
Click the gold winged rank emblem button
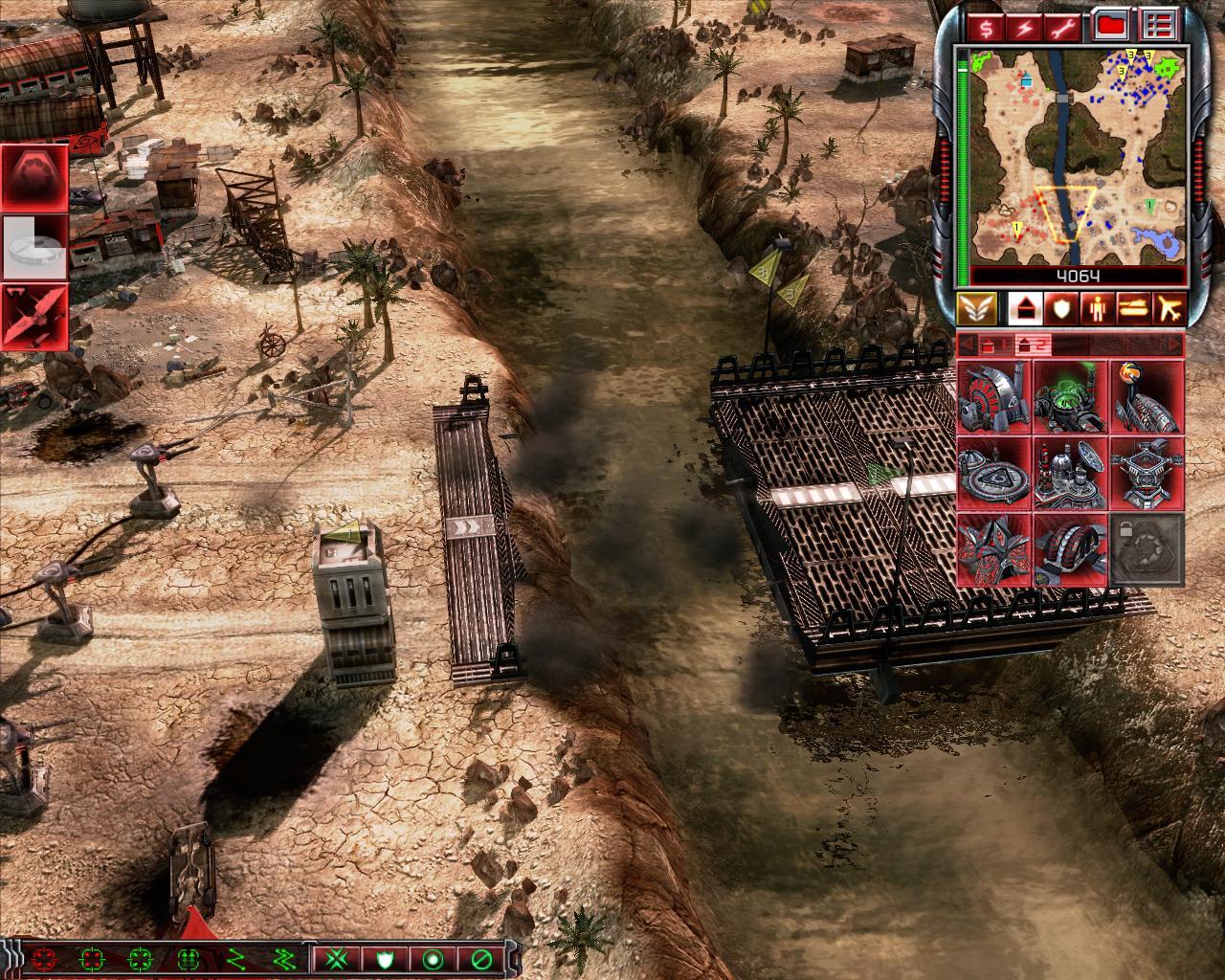(x=975, y=308)
